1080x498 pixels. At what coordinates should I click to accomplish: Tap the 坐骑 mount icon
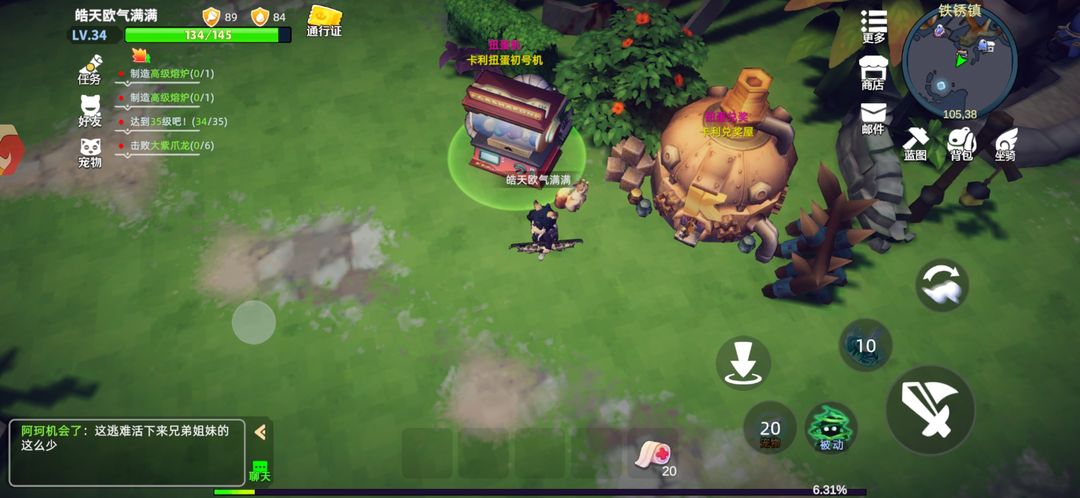point(1005,143)
